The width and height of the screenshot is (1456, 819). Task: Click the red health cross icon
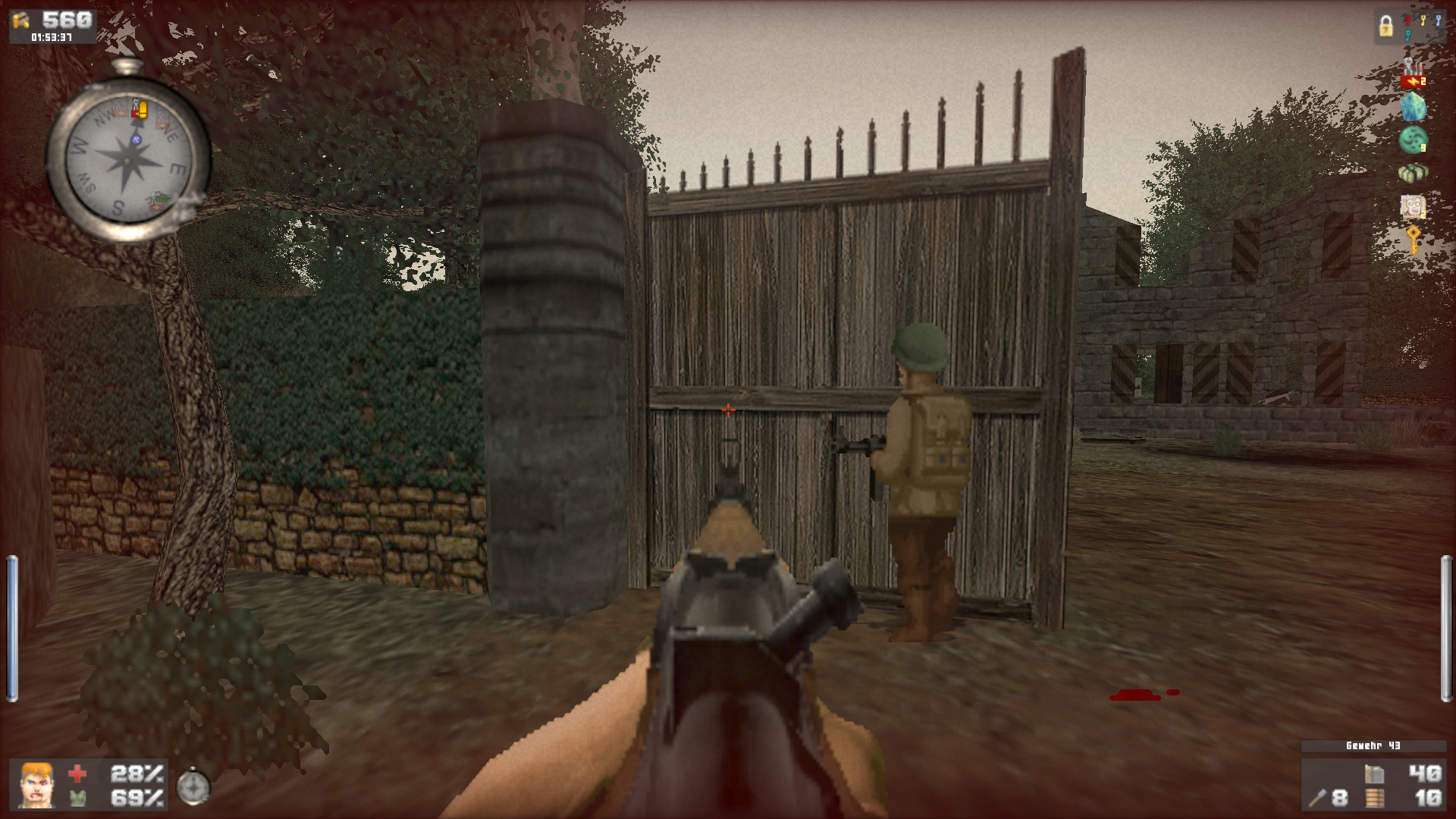[76, 775]
